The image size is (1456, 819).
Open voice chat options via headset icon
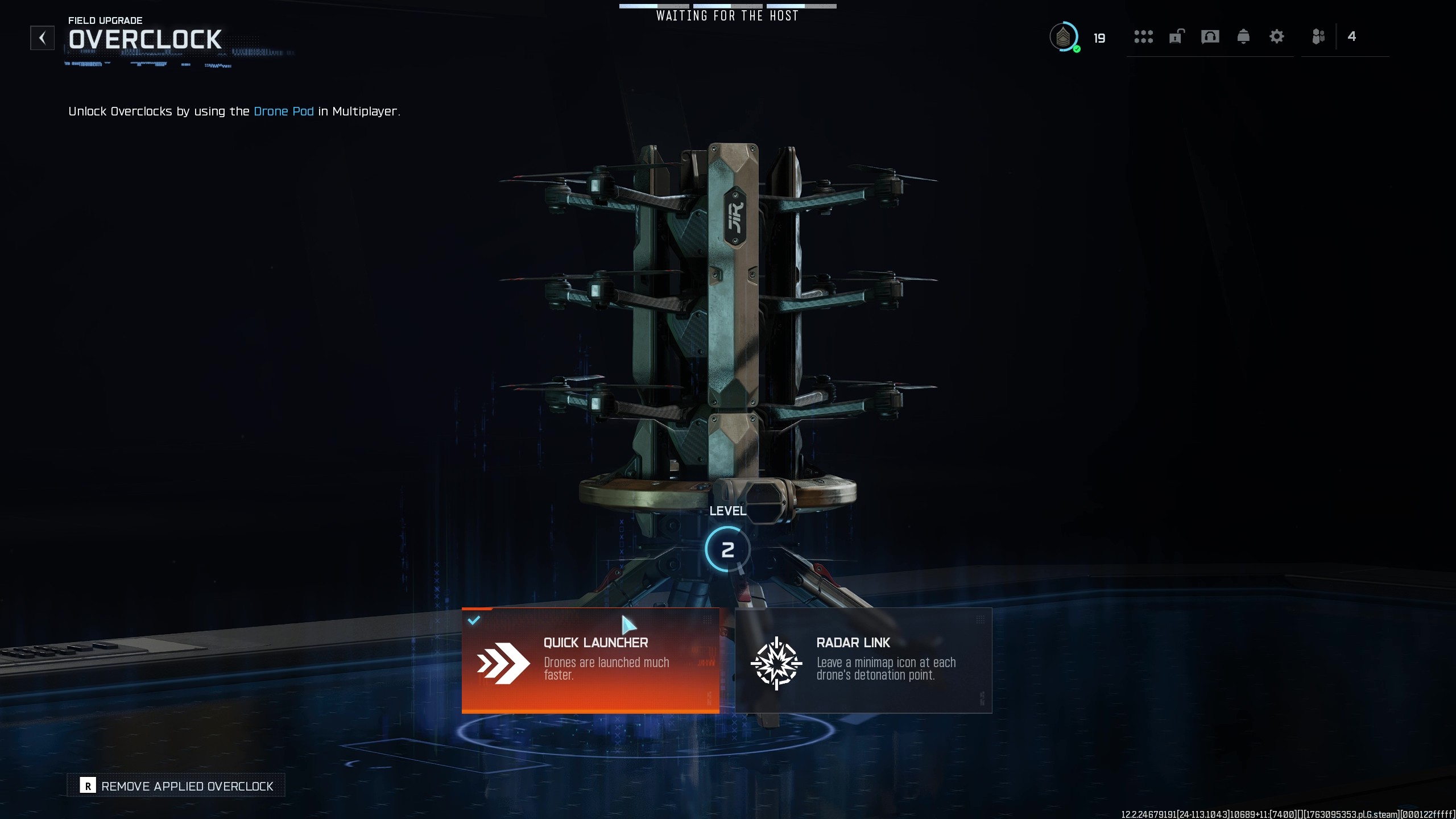tap(1210, 36)
